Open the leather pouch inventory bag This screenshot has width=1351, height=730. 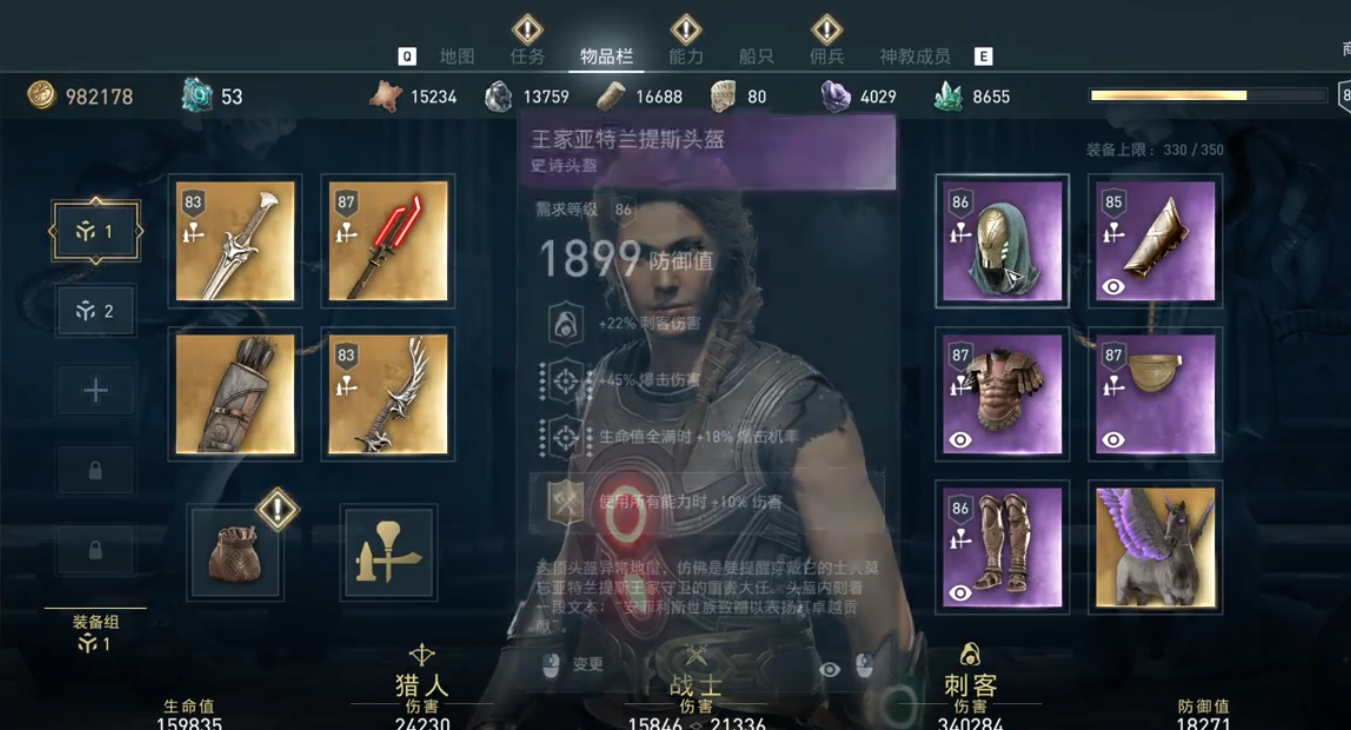(235, 553)
